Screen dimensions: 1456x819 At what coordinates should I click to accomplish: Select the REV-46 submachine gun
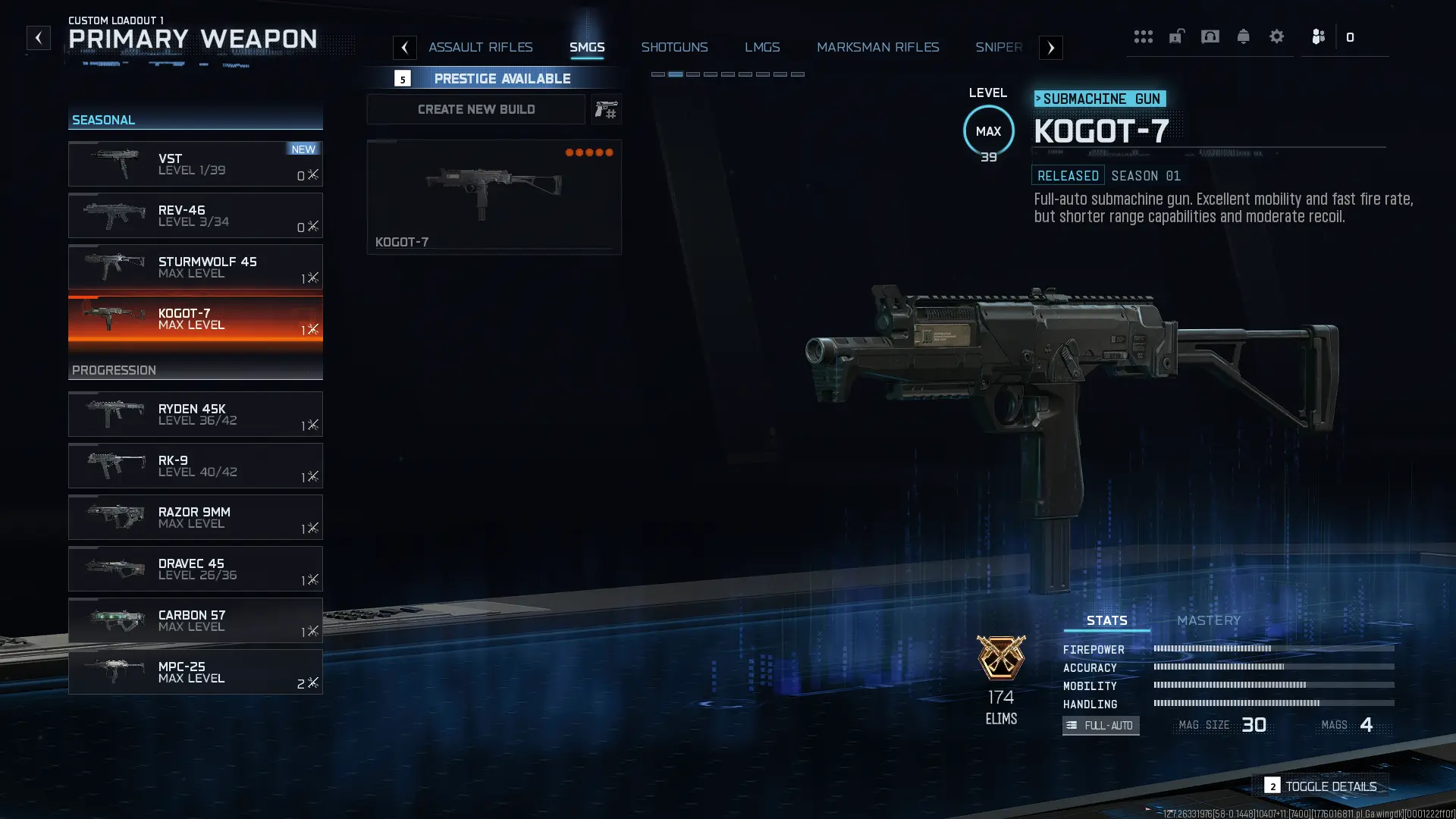click(195, 215)
